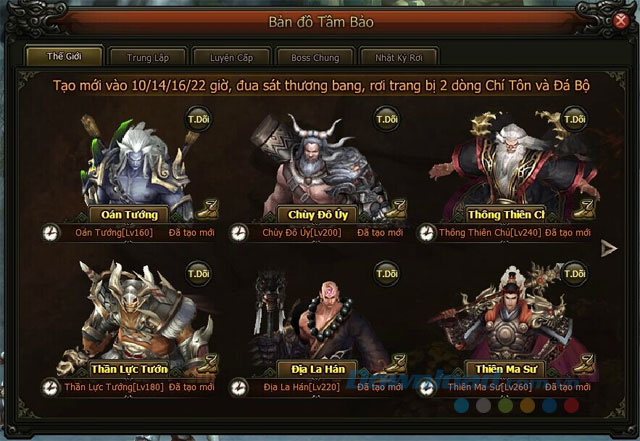Close the Bàn đồ Tầm Bảo window
The image size is (640, 441).
click(x=619, y=20)
